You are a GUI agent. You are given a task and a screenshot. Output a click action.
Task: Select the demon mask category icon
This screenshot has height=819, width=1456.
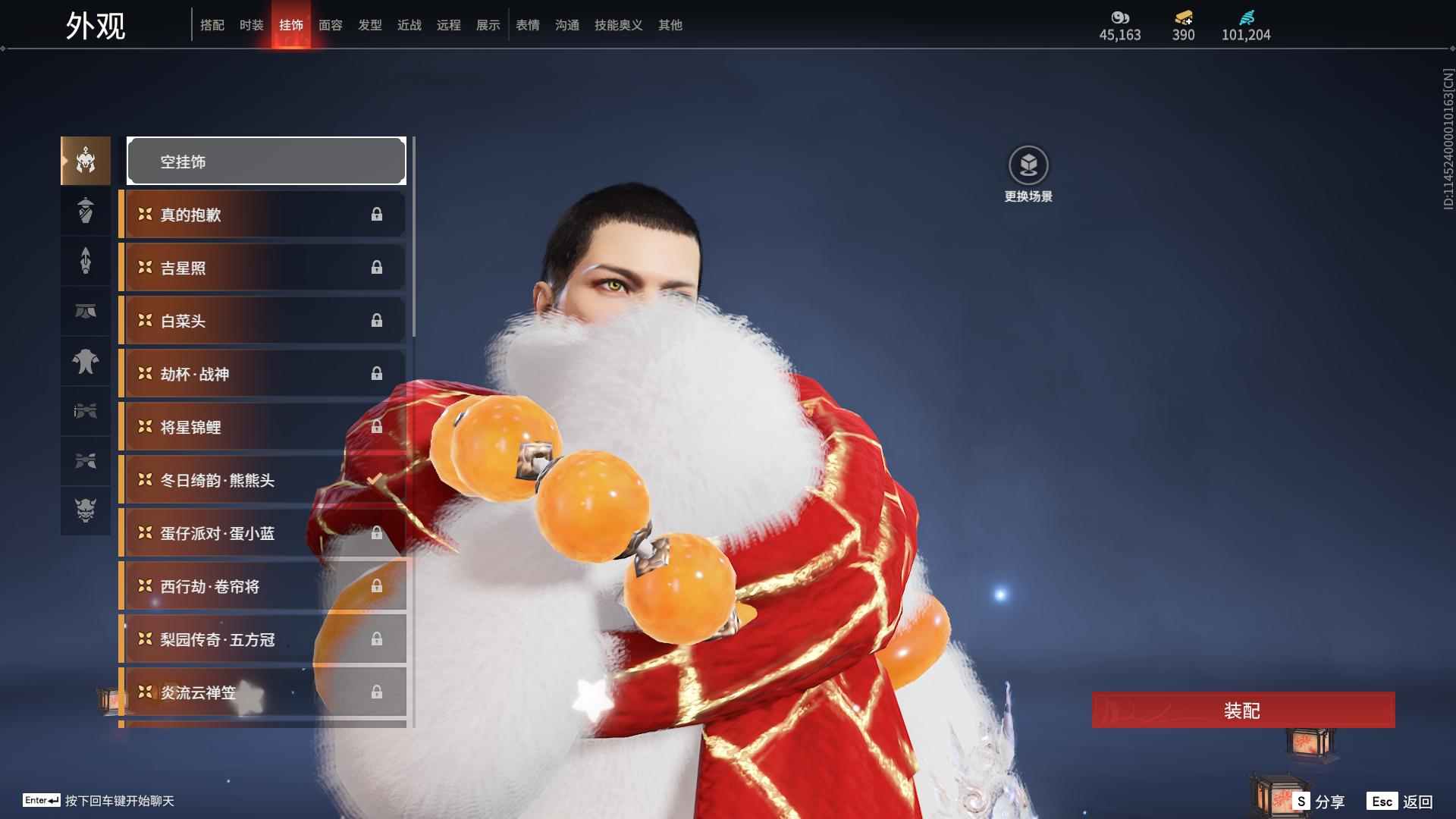pyautogui.click(x=86, y=510)
